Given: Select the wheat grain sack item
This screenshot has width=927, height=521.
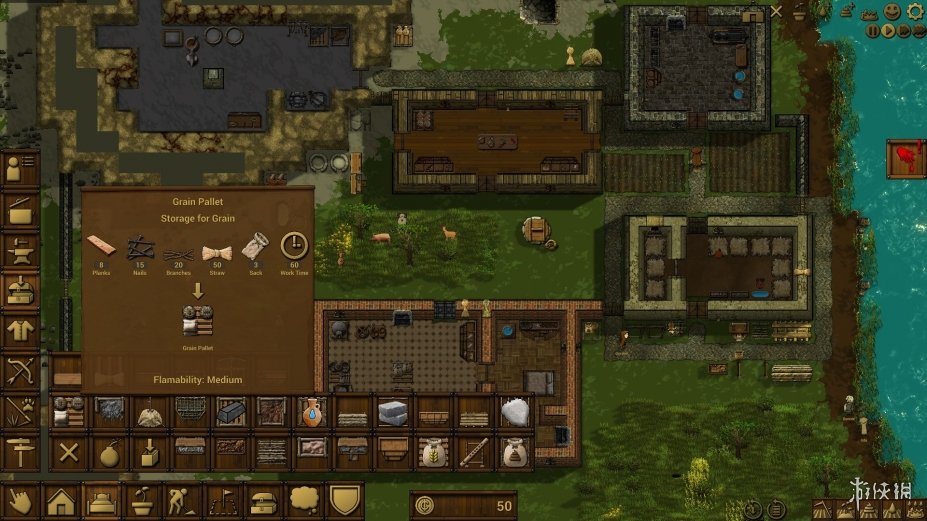Looking at the screenshot, I should (433, 452).
